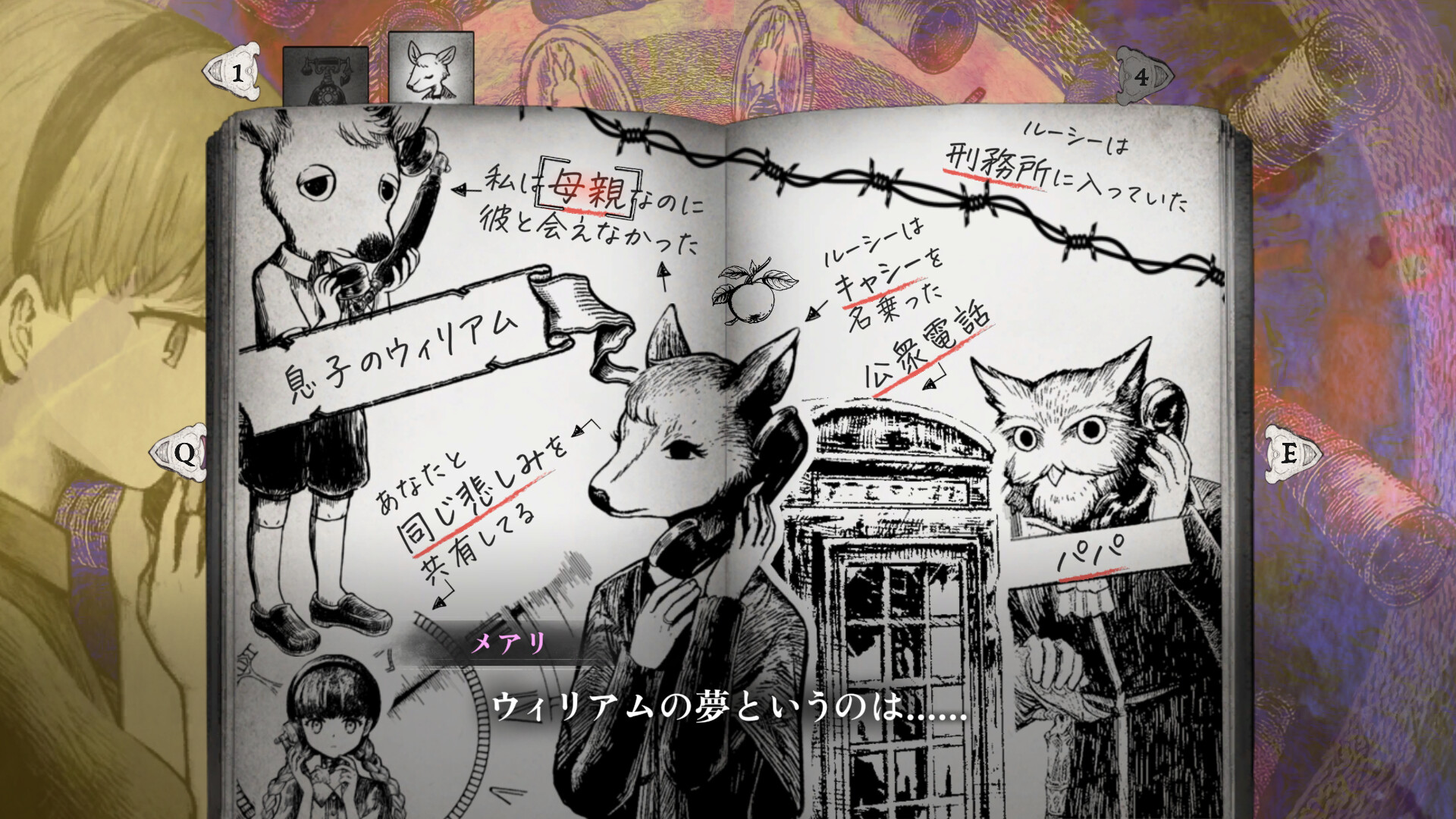
Task: Click the barbed wire drawing at the top
Action: (872, 174)
